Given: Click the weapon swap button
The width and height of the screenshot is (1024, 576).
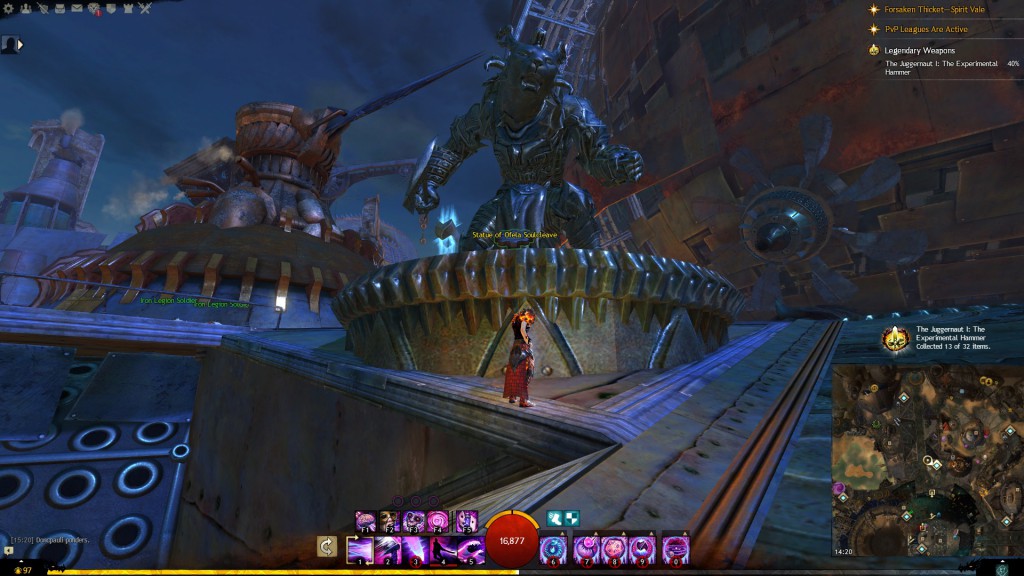Looking at the screenshot, I should pyautogui.click(x=326, y=546).
